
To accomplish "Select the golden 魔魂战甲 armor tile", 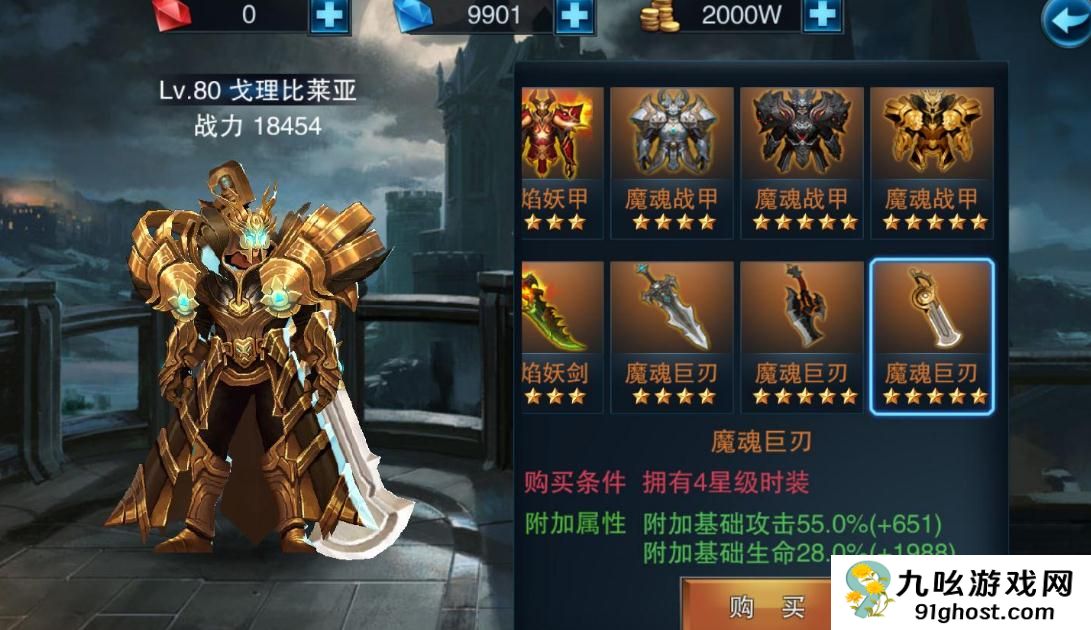I will 931,162.
